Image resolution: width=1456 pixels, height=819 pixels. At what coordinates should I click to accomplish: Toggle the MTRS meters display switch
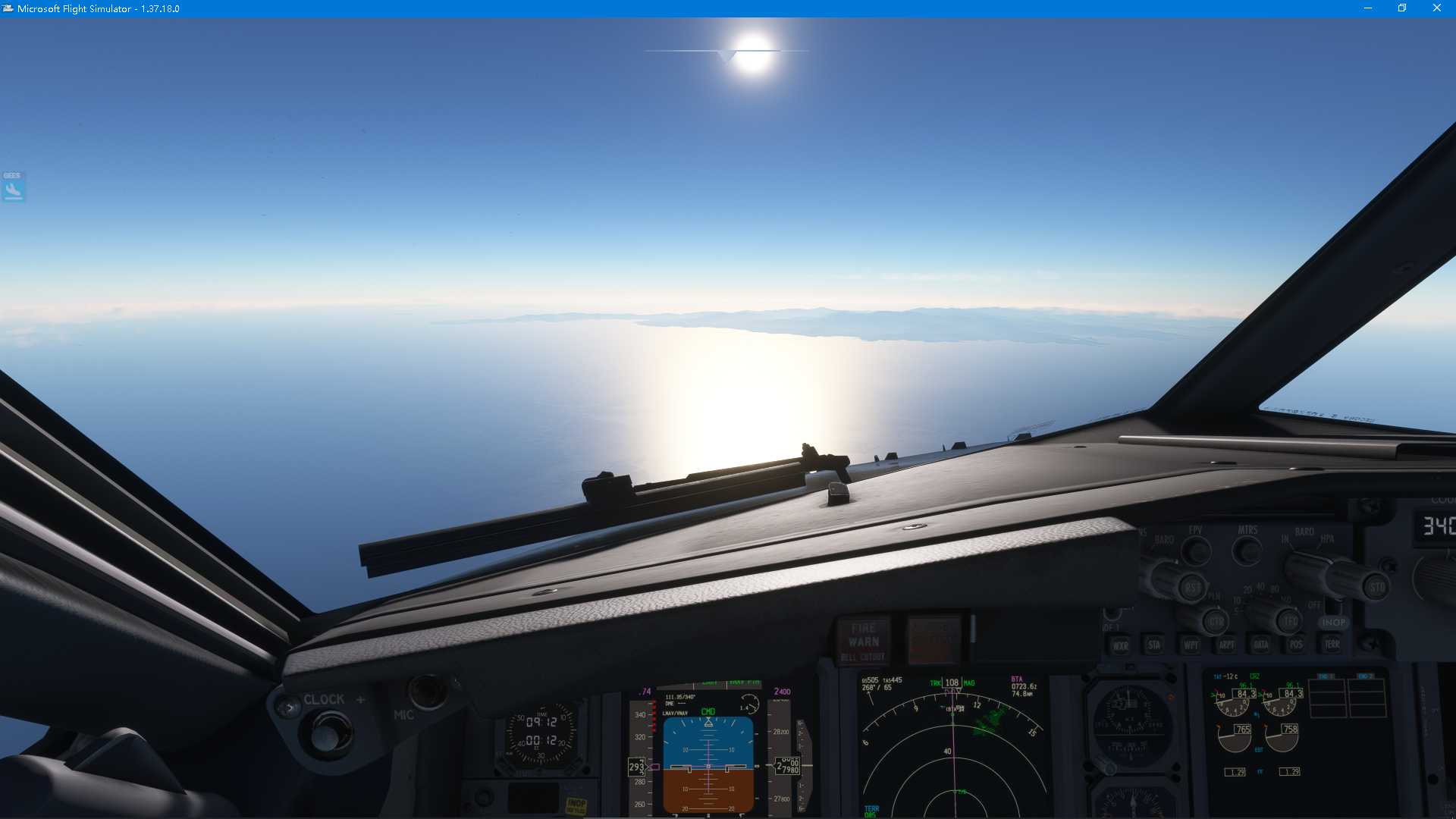[x=1247, y=551]
